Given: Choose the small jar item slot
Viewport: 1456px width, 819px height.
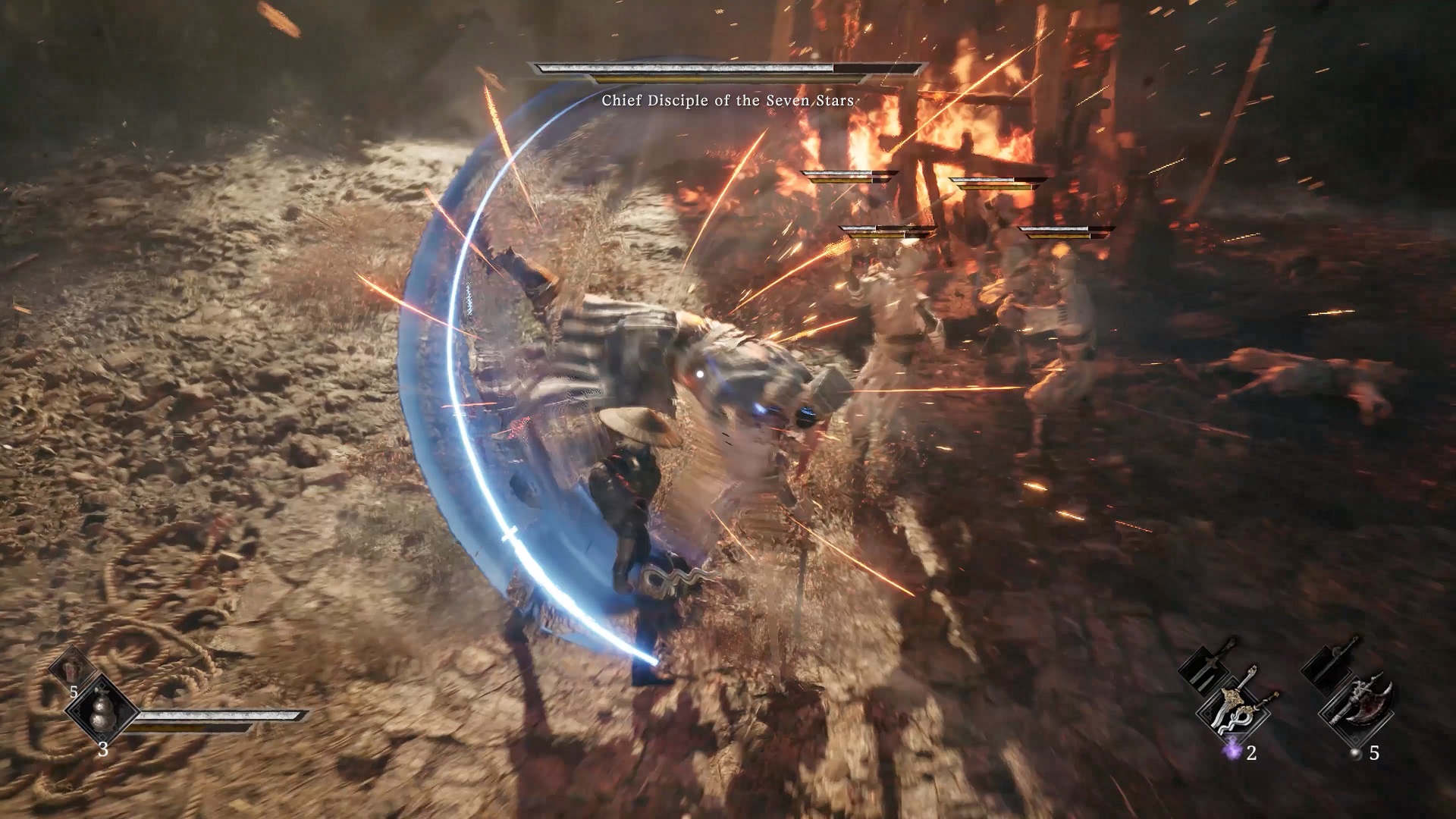Looking at the screenshot, I should pyautogui.click(x=73, y=669).
